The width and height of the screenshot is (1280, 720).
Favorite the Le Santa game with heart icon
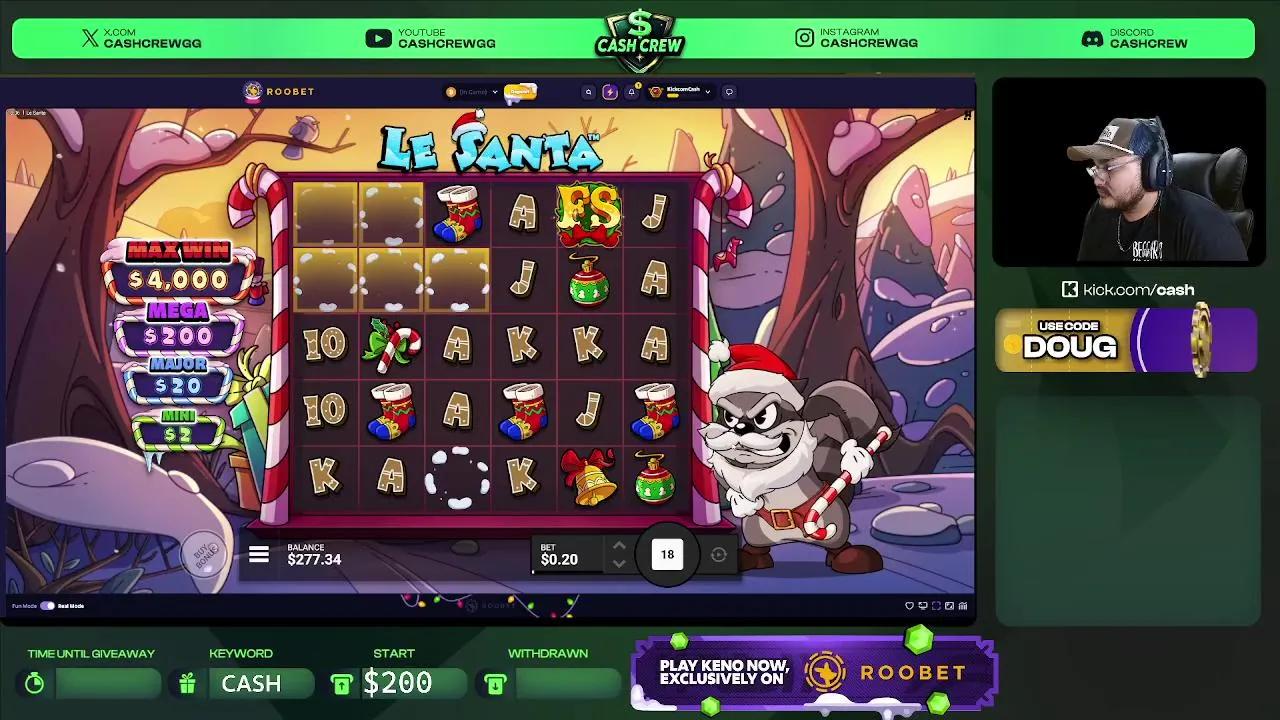pos(910,605)
